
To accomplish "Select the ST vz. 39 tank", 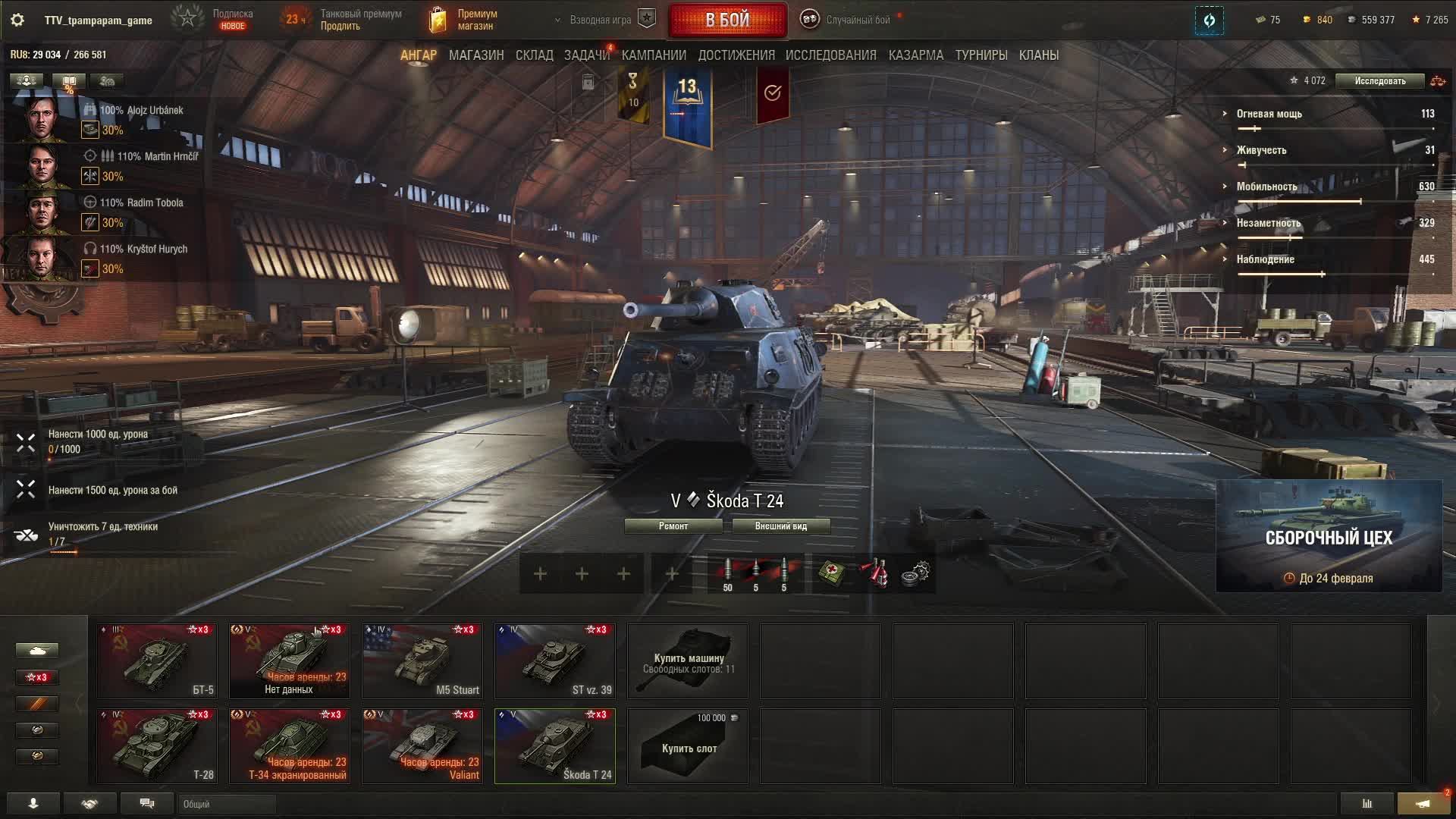I will coord(555,661).
